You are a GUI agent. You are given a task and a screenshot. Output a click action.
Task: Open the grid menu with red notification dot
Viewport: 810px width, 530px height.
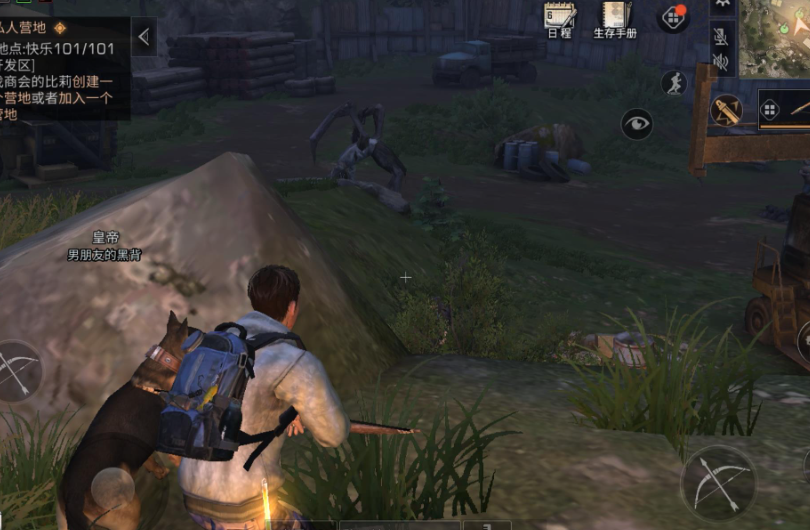point(672,17)
